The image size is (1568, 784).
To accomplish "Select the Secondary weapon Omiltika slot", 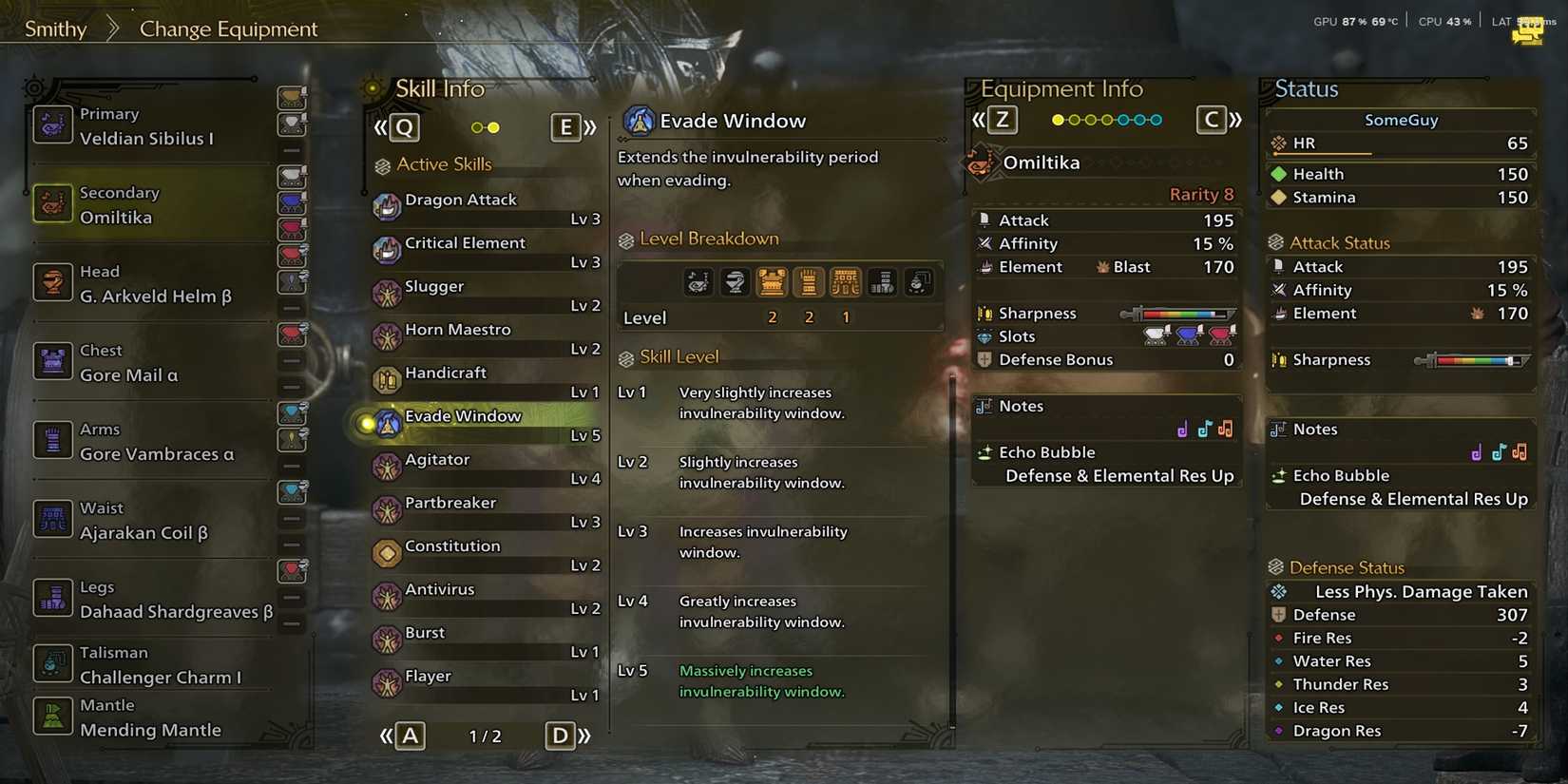I will click(x=143, y=203).
